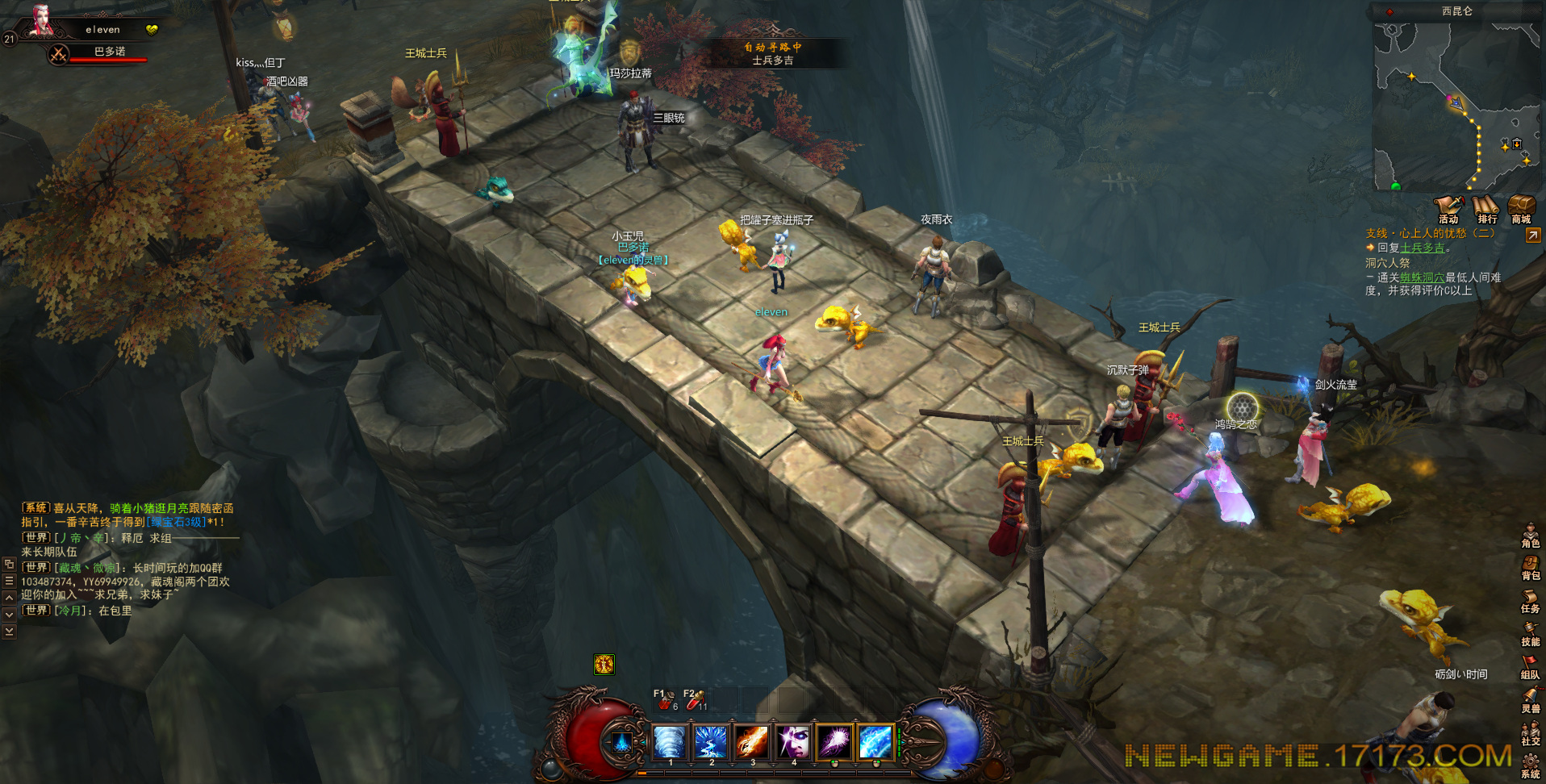
Task: Open the 系统 system settings
Action: pyautogui.click(x=1530, y=765)
